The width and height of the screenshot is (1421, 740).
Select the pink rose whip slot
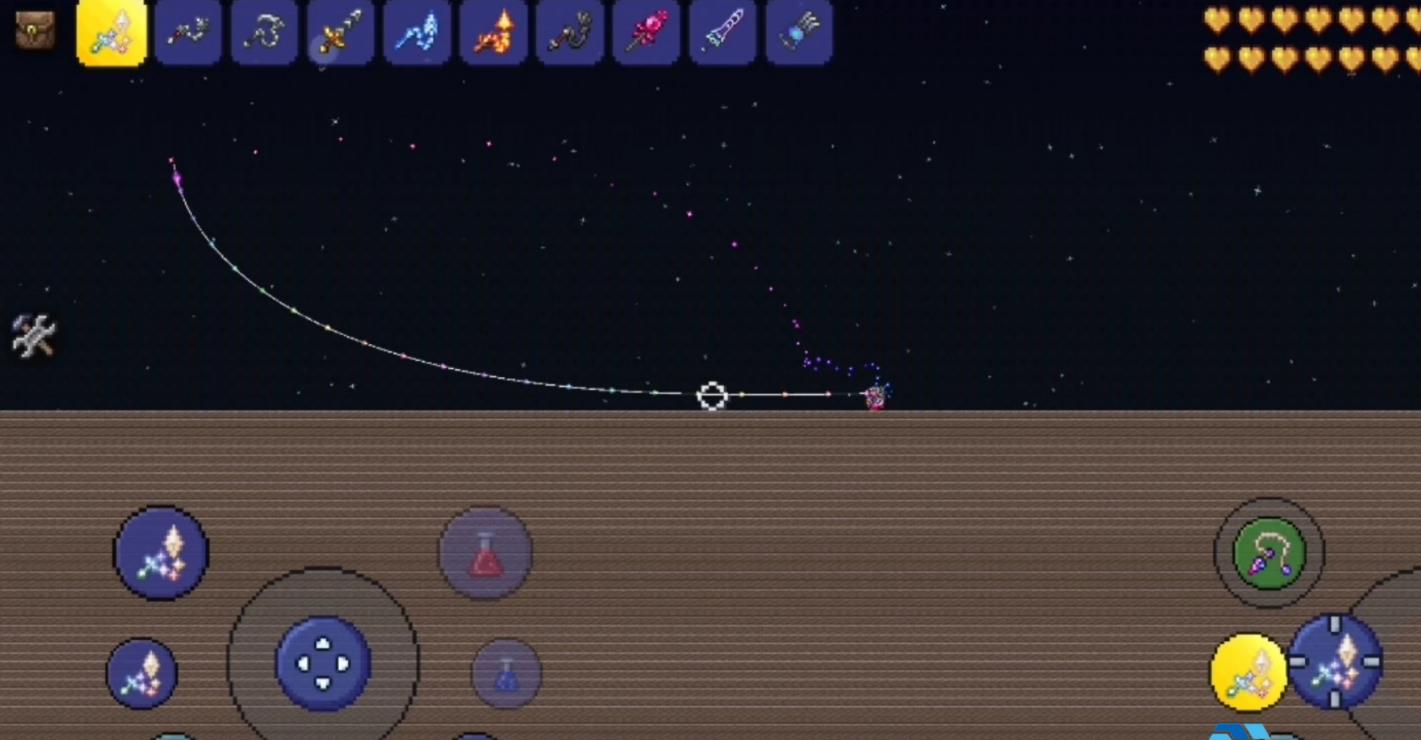[x=646, y=32]
